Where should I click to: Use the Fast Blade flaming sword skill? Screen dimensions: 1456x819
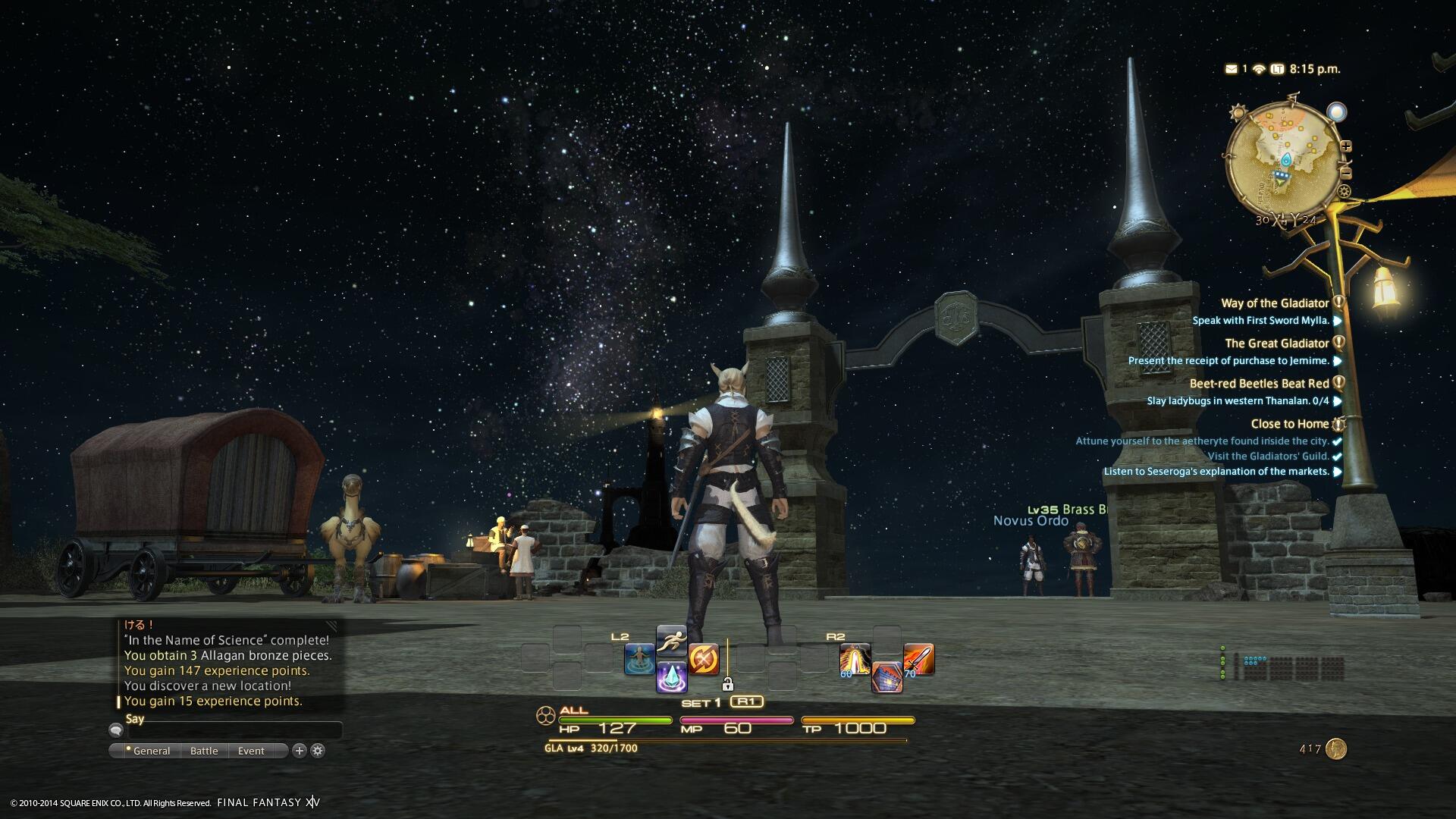pyautogui.click(x=918, y=659)
